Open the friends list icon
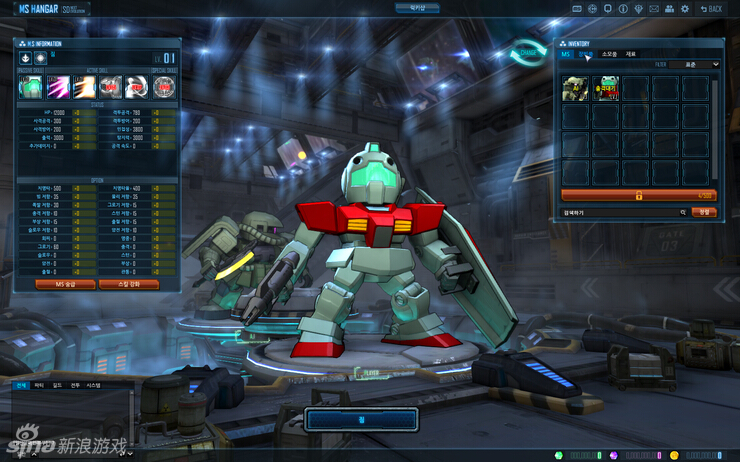This screenshot has width=740, height=462. (x=670, y=8)
